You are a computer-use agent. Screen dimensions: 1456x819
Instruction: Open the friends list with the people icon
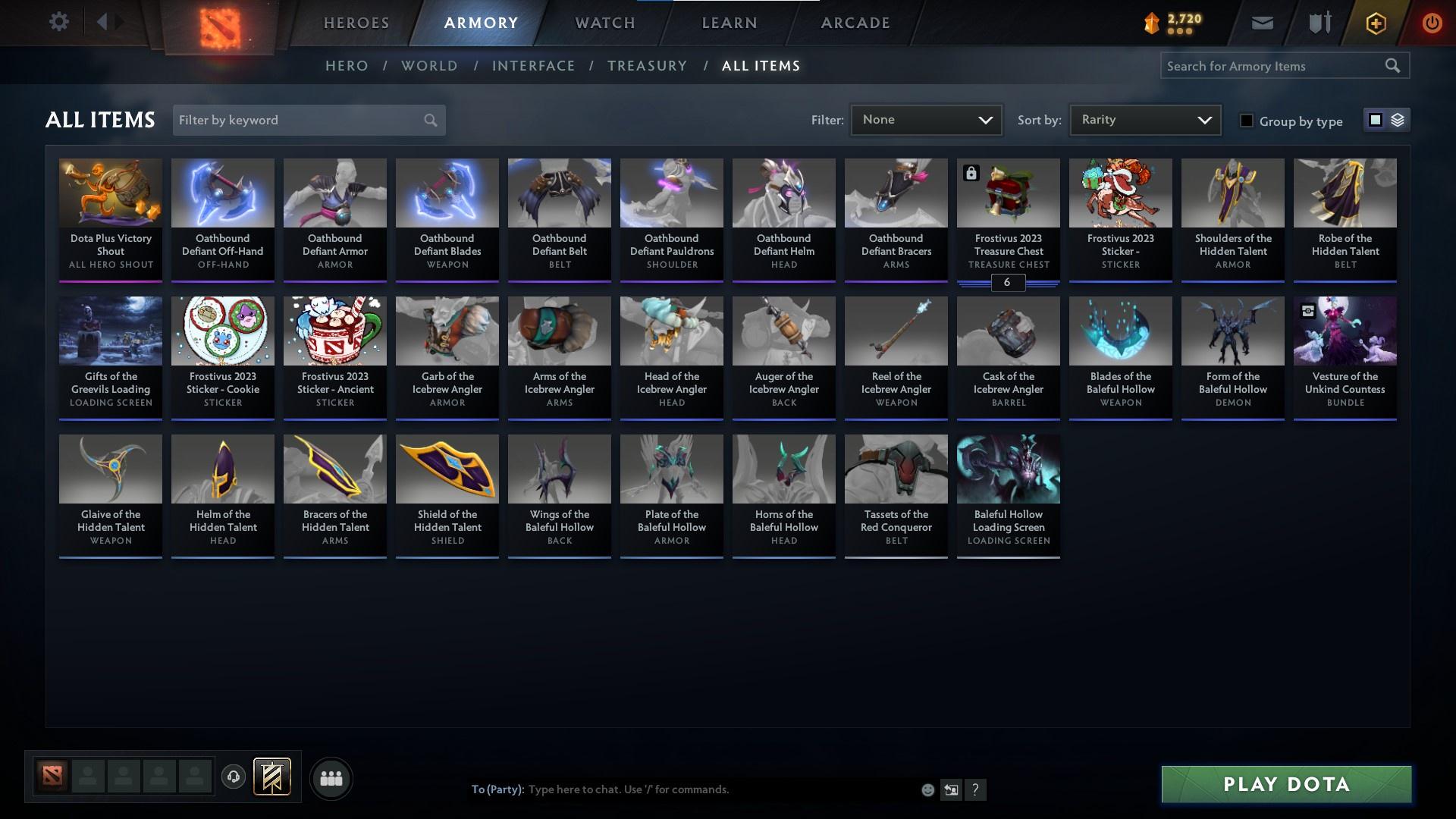click(x=331, y=778)
